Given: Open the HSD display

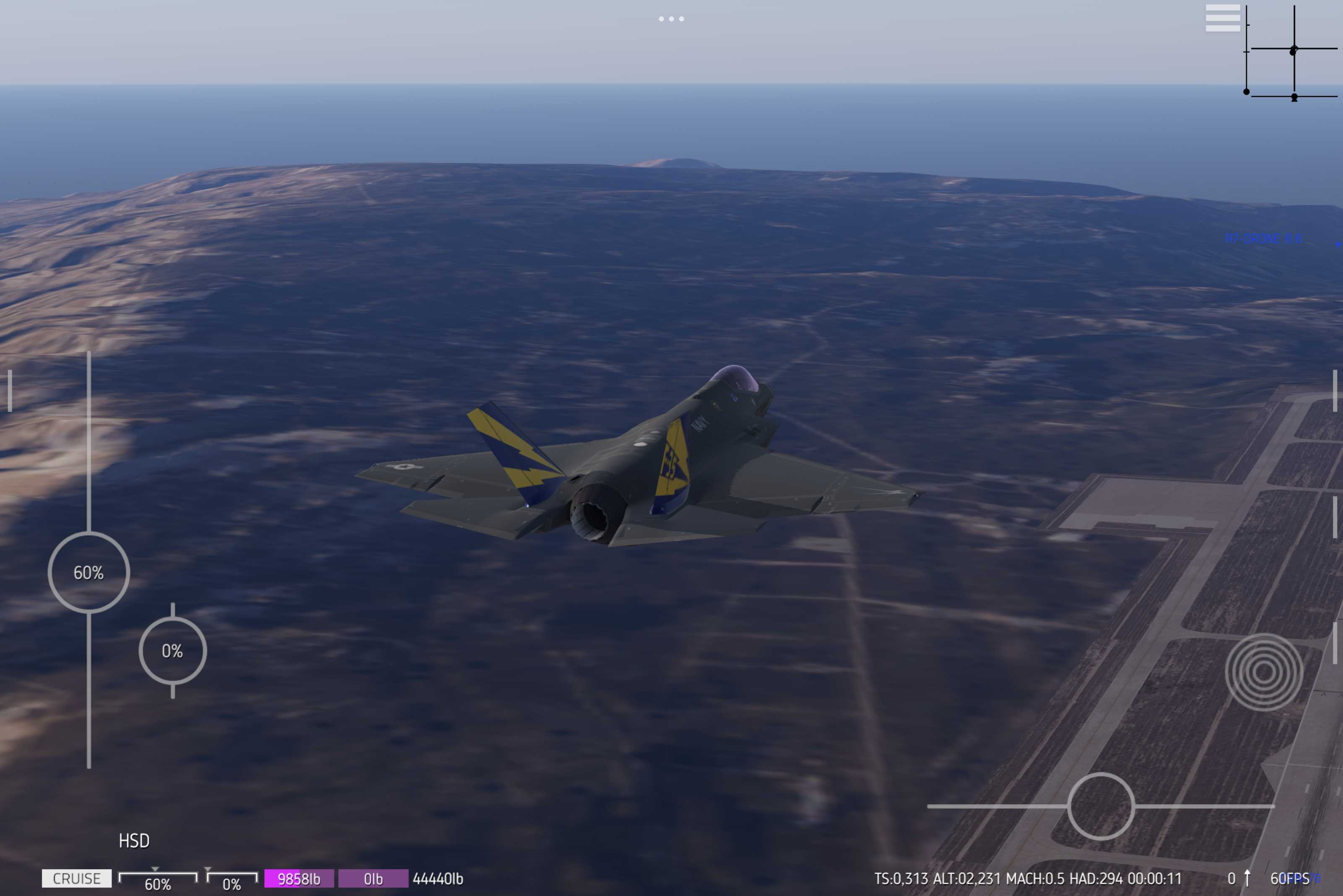Looking at the screenshot, I should tap(134, 841).
